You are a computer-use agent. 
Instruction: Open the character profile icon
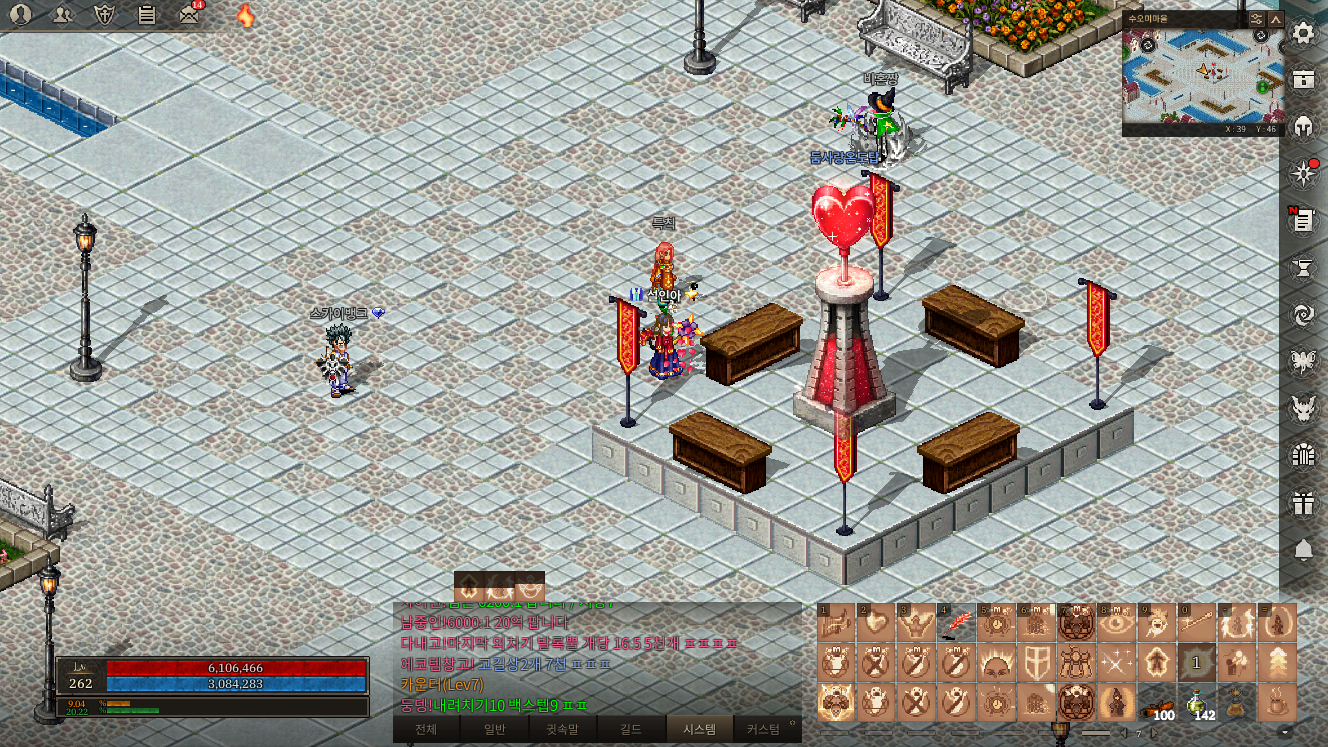pyautogui.click(x=20, y=14)
